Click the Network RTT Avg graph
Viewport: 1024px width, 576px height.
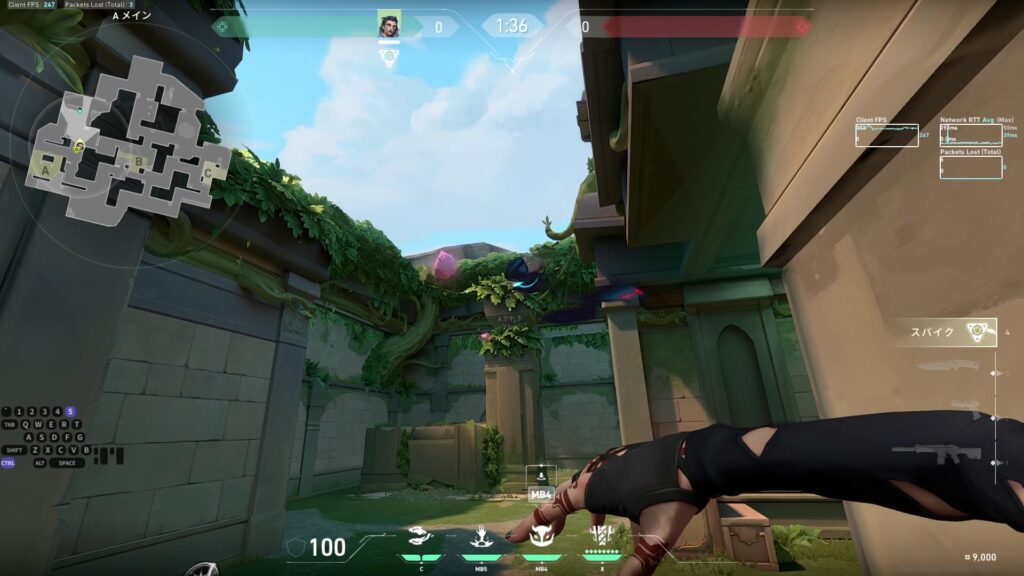click(x=970, y=136)
